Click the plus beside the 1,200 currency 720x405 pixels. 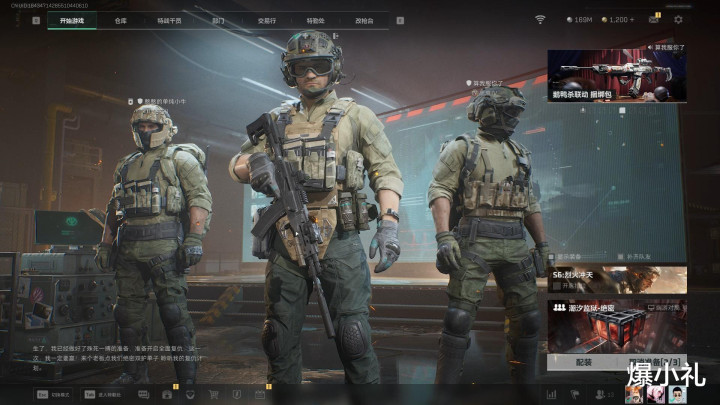point(632,19)
